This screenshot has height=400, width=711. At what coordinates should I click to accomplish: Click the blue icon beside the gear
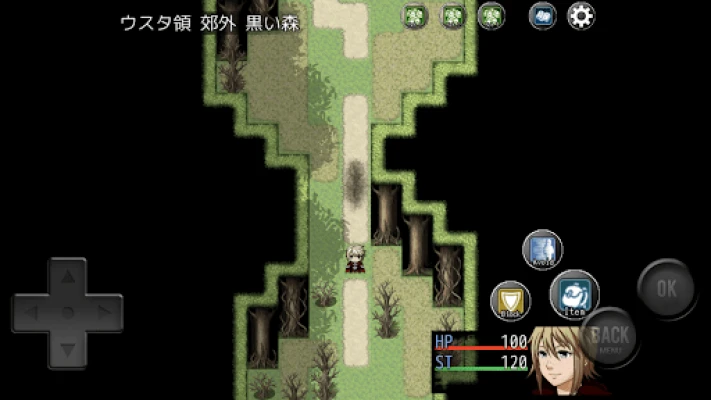[543, 16]
